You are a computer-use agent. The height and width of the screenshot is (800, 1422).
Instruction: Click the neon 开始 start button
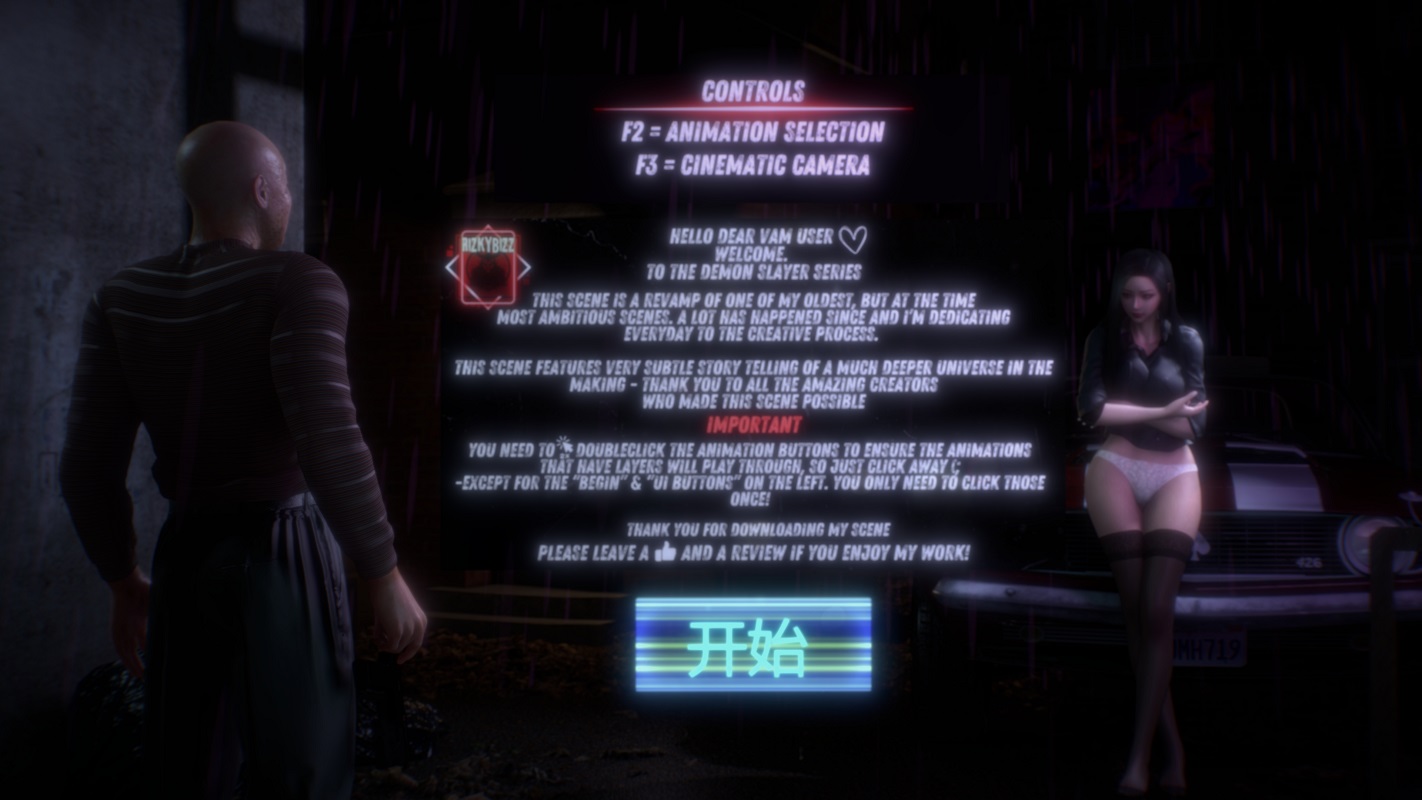(x=752, y=645)
